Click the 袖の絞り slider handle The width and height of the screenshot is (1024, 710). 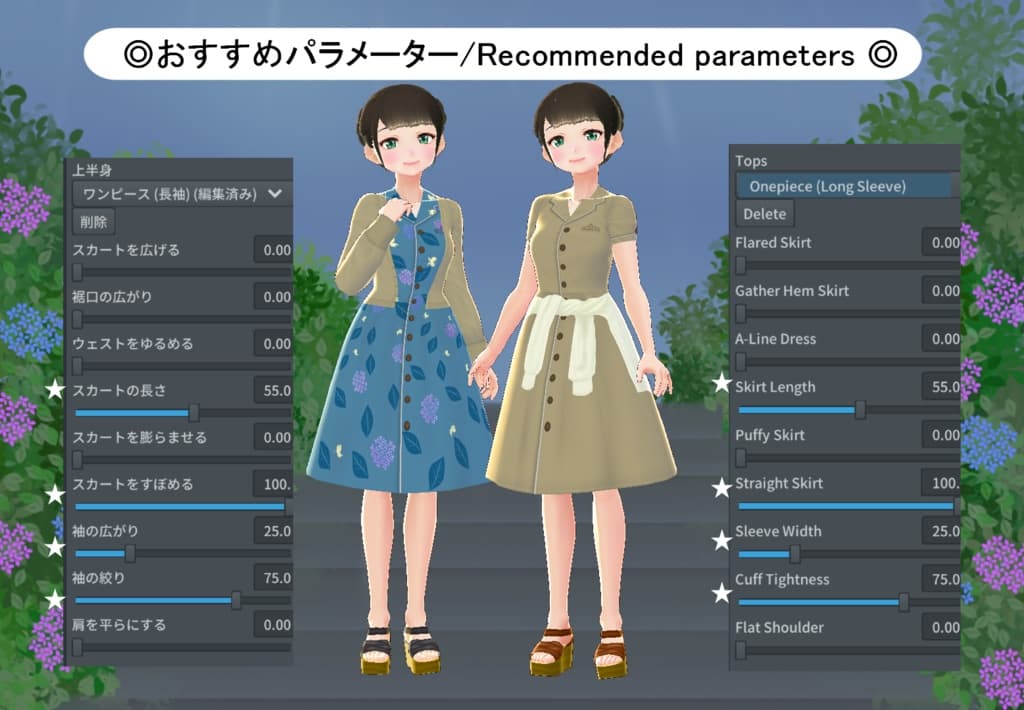pyautogui.click(x=236, y=600)
